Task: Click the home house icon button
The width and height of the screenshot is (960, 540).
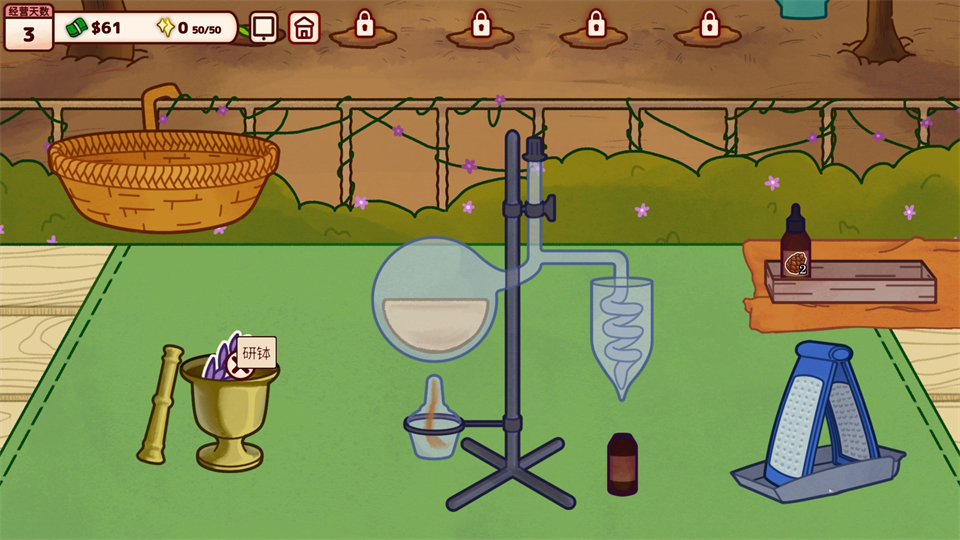Action: pos(305,27)
